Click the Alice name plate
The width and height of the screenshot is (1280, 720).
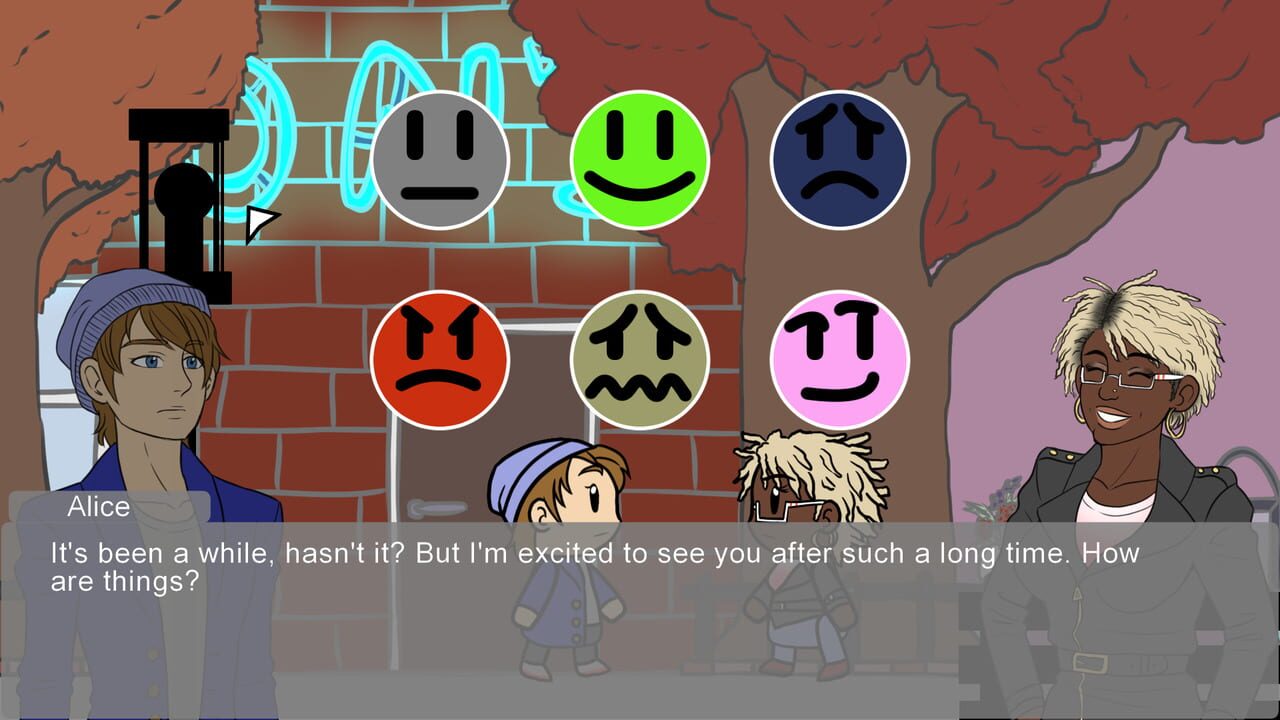pyautogui.click(x=95, y=508)
